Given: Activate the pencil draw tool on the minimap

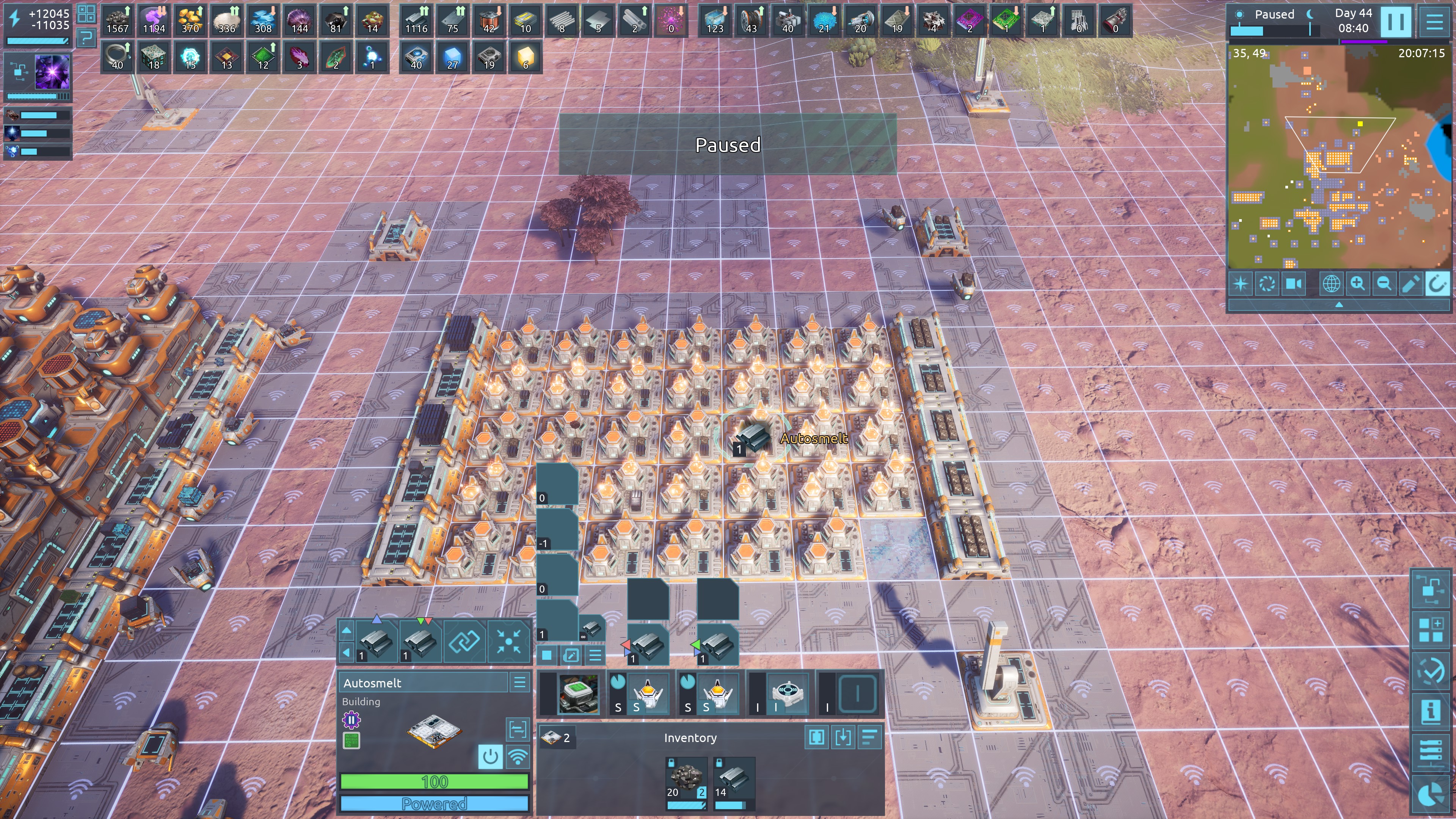Looking at the screenshot, I should pos(1410,283).
